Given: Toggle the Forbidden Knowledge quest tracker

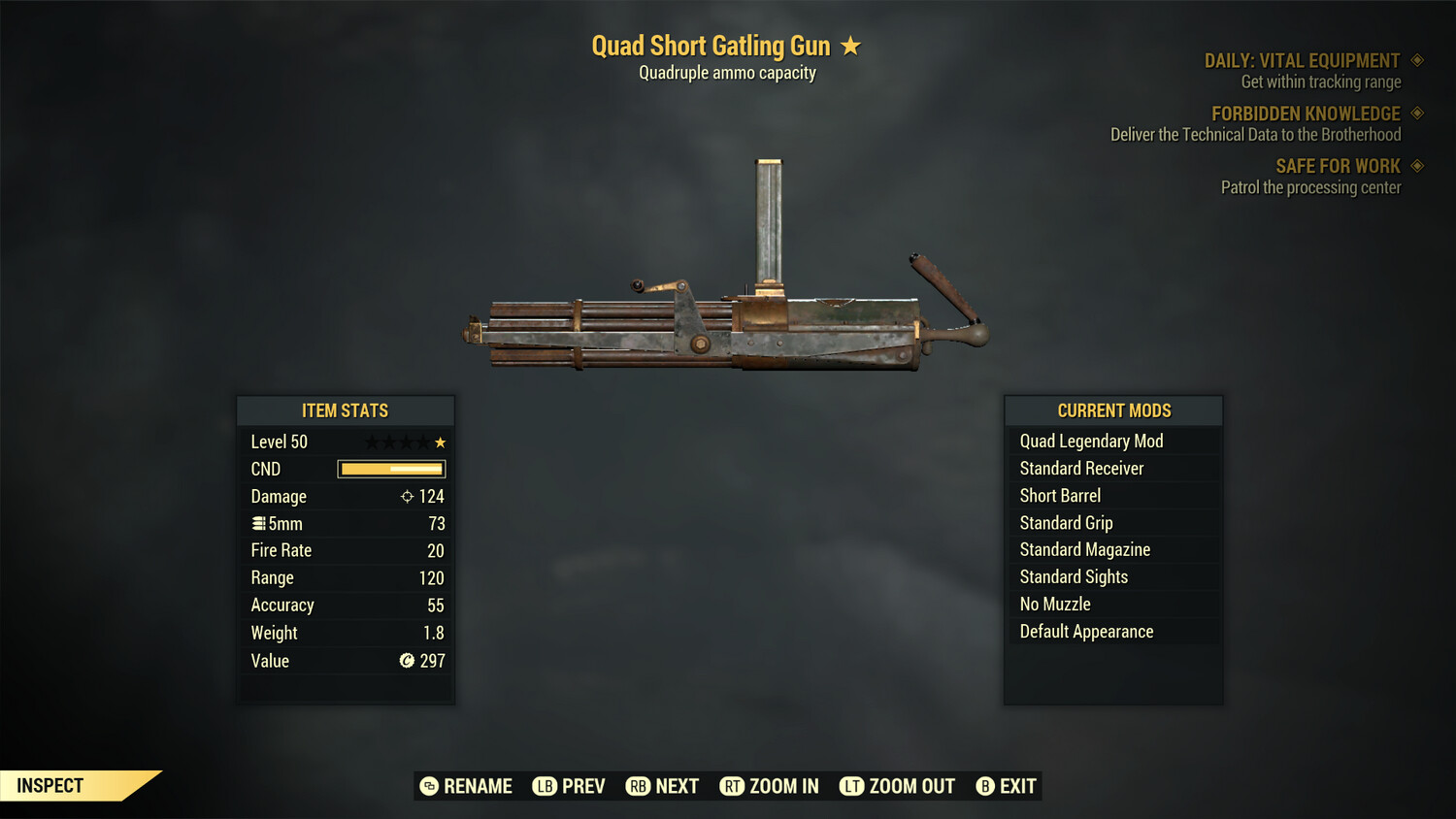Looking at the screenshot, I should [x=1419, y=113].
